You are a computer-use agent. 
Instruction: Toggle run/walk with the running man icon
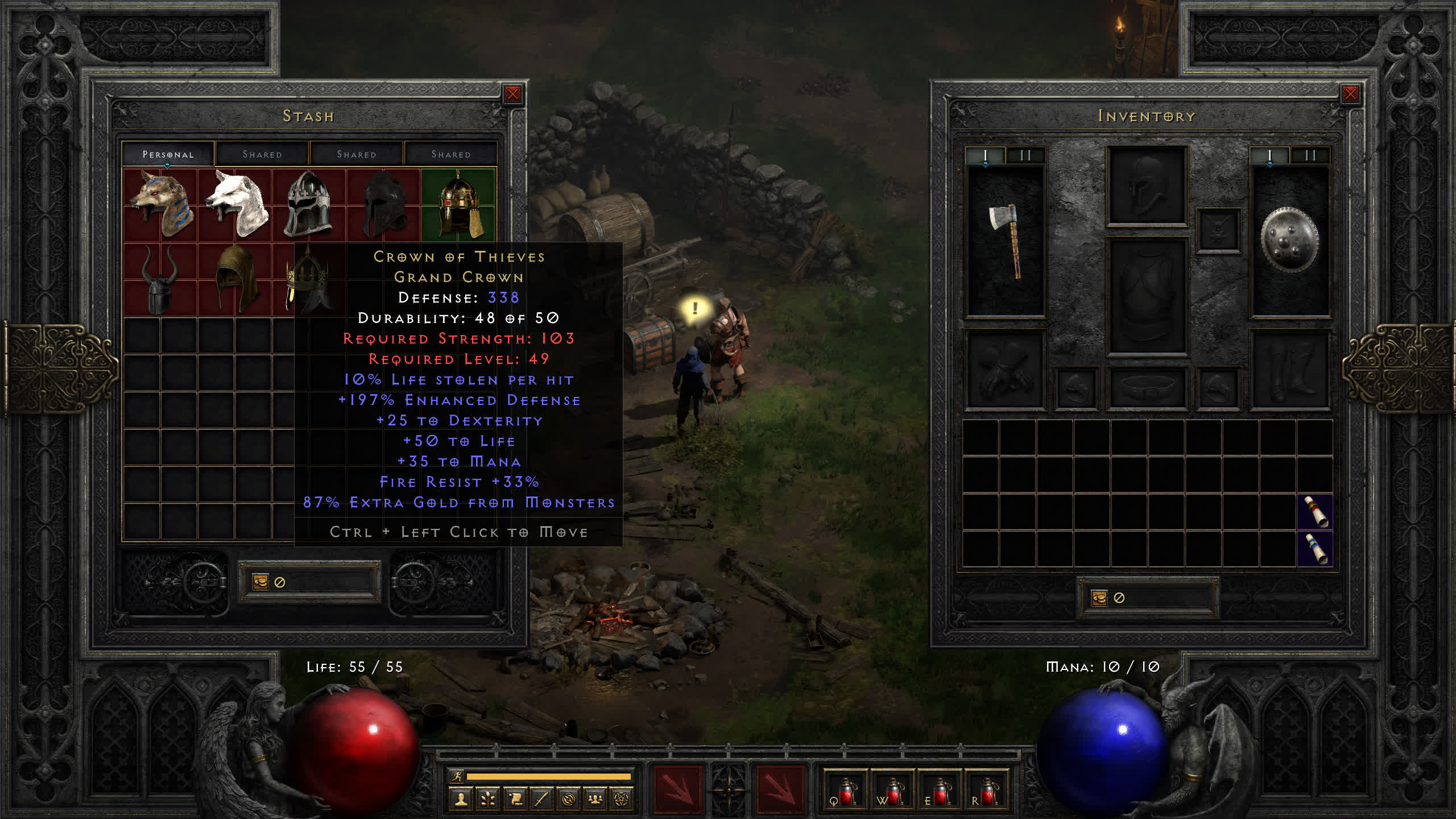457,776
